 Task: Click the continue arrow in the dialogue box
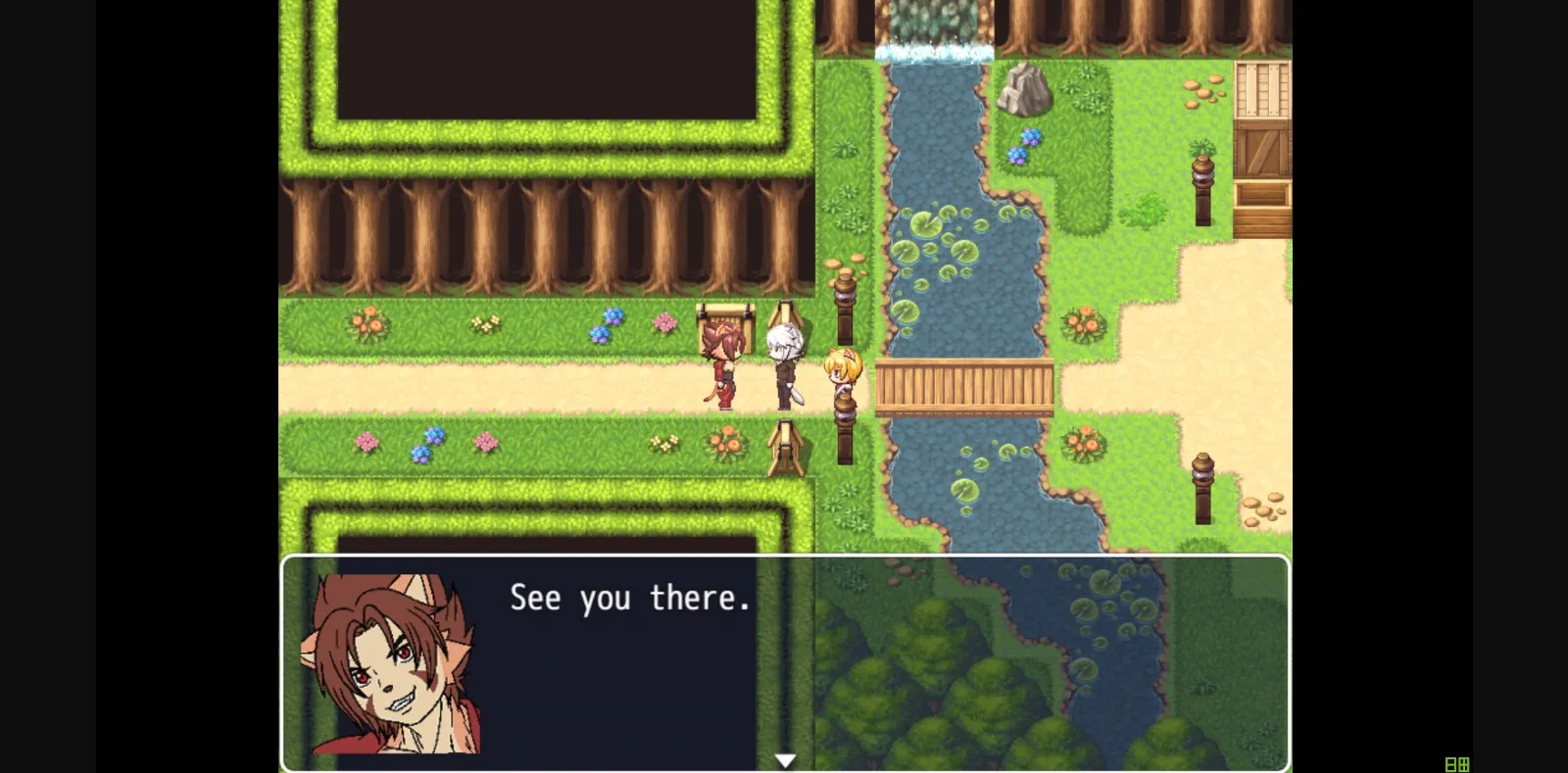pos(785,758)
